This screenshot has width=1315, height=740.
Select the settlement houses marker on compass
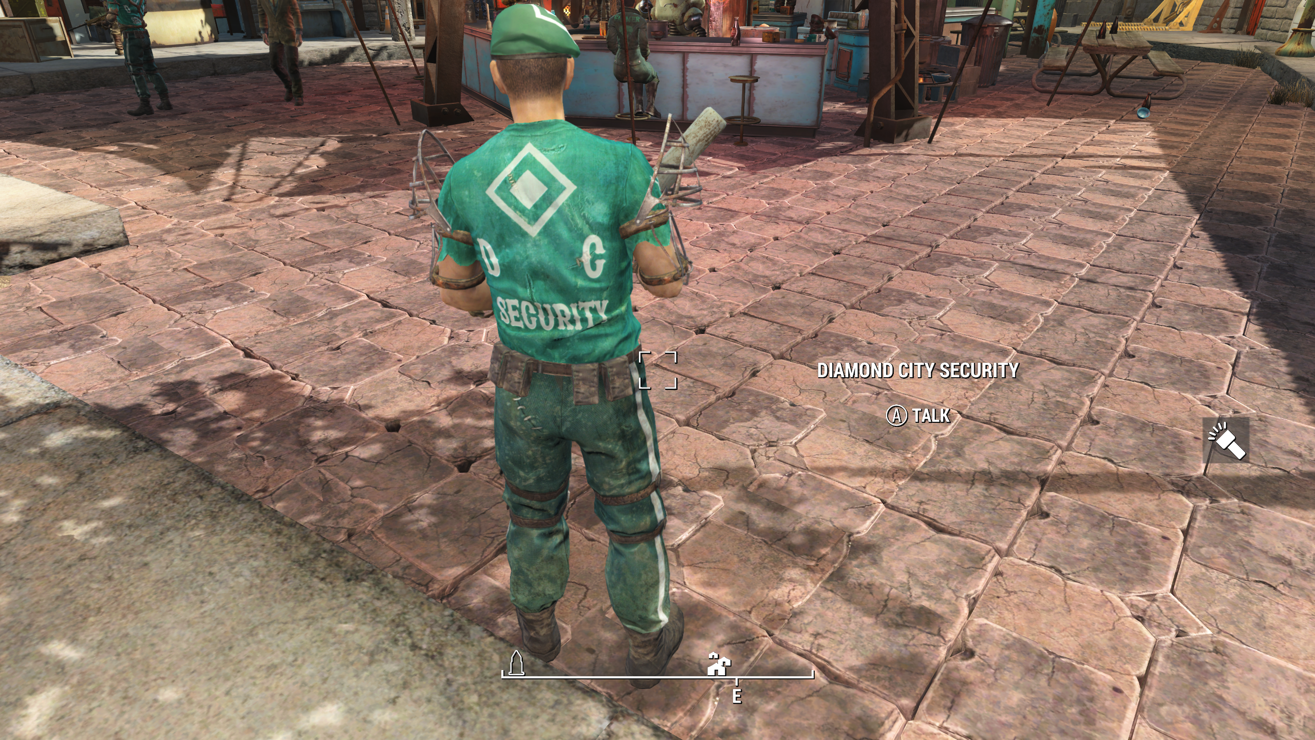(x=718, y=664)
